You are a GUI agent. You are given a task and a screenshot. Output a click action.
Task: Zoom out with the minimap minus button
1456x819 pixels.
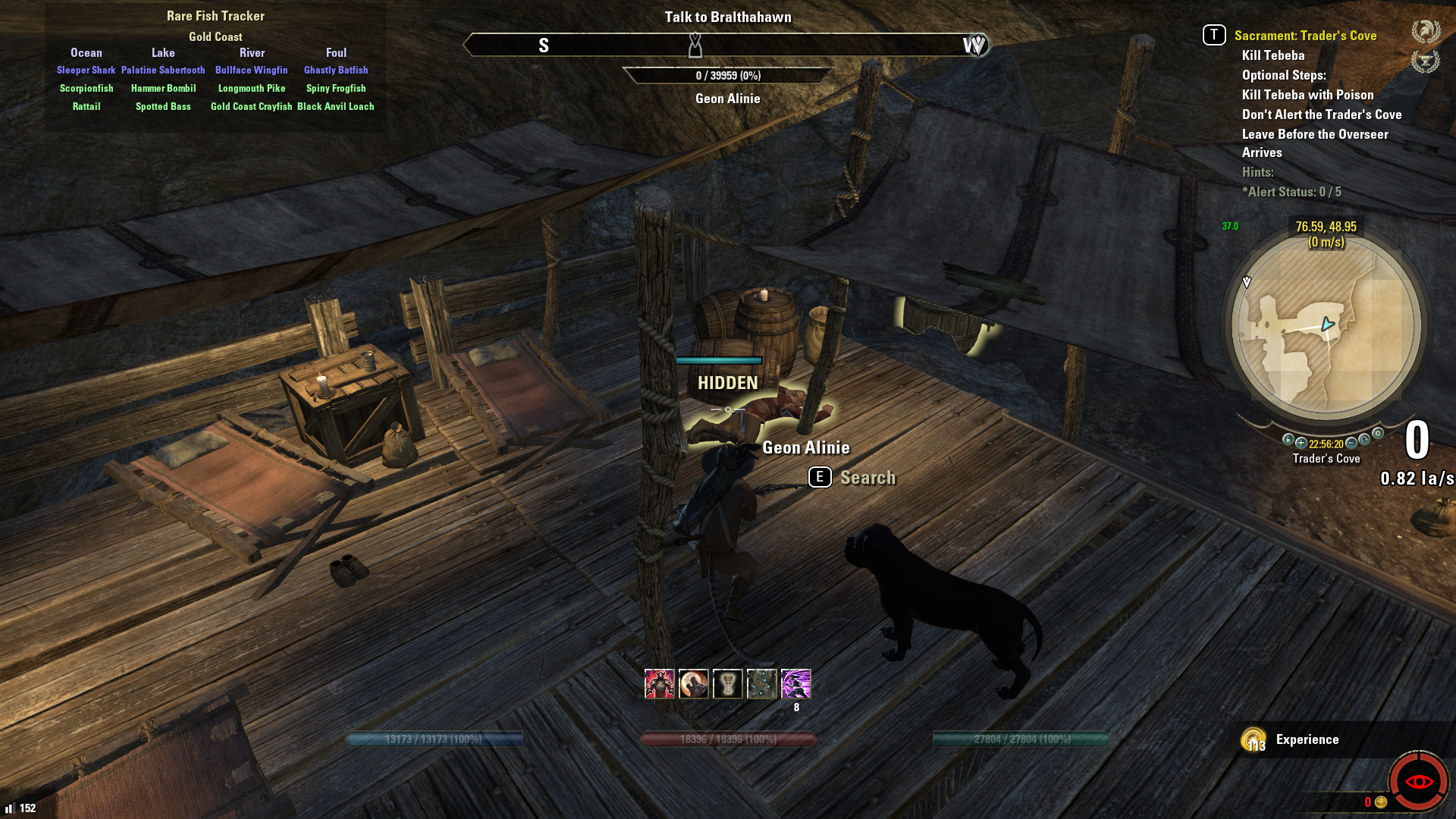click(1351, 443)
